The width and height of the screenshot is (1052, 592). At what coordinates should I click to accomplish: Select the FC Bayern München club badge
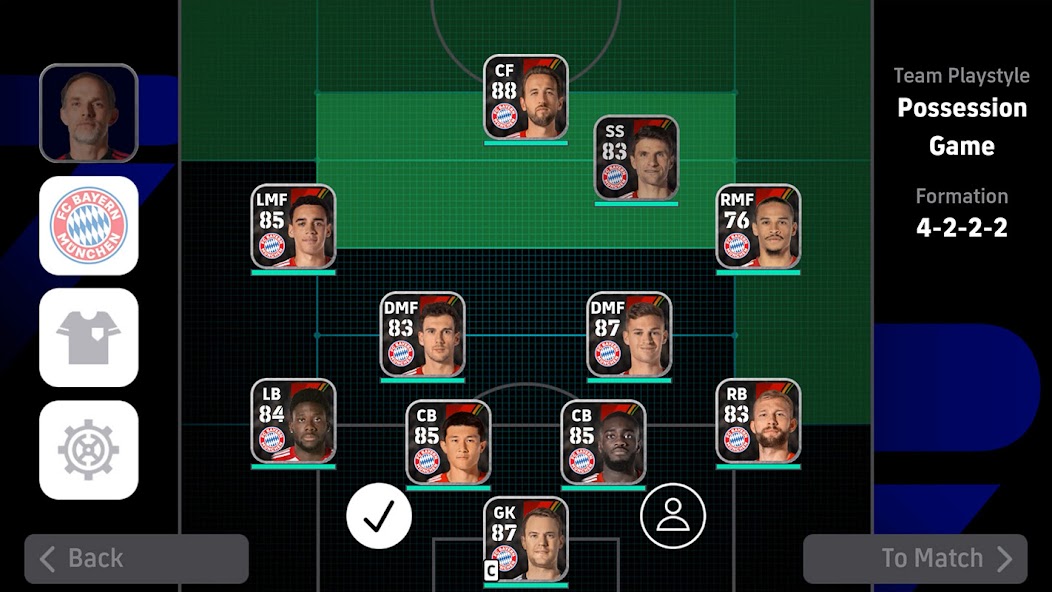pyautogui.click(x=88, y=225)
